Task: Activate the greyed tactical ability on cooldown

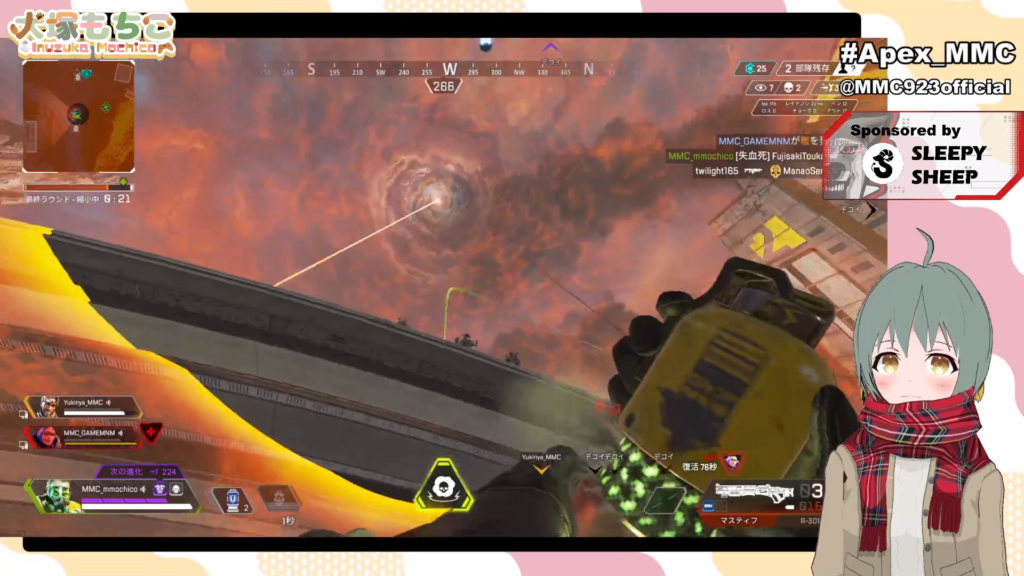Action: [279, 496]
